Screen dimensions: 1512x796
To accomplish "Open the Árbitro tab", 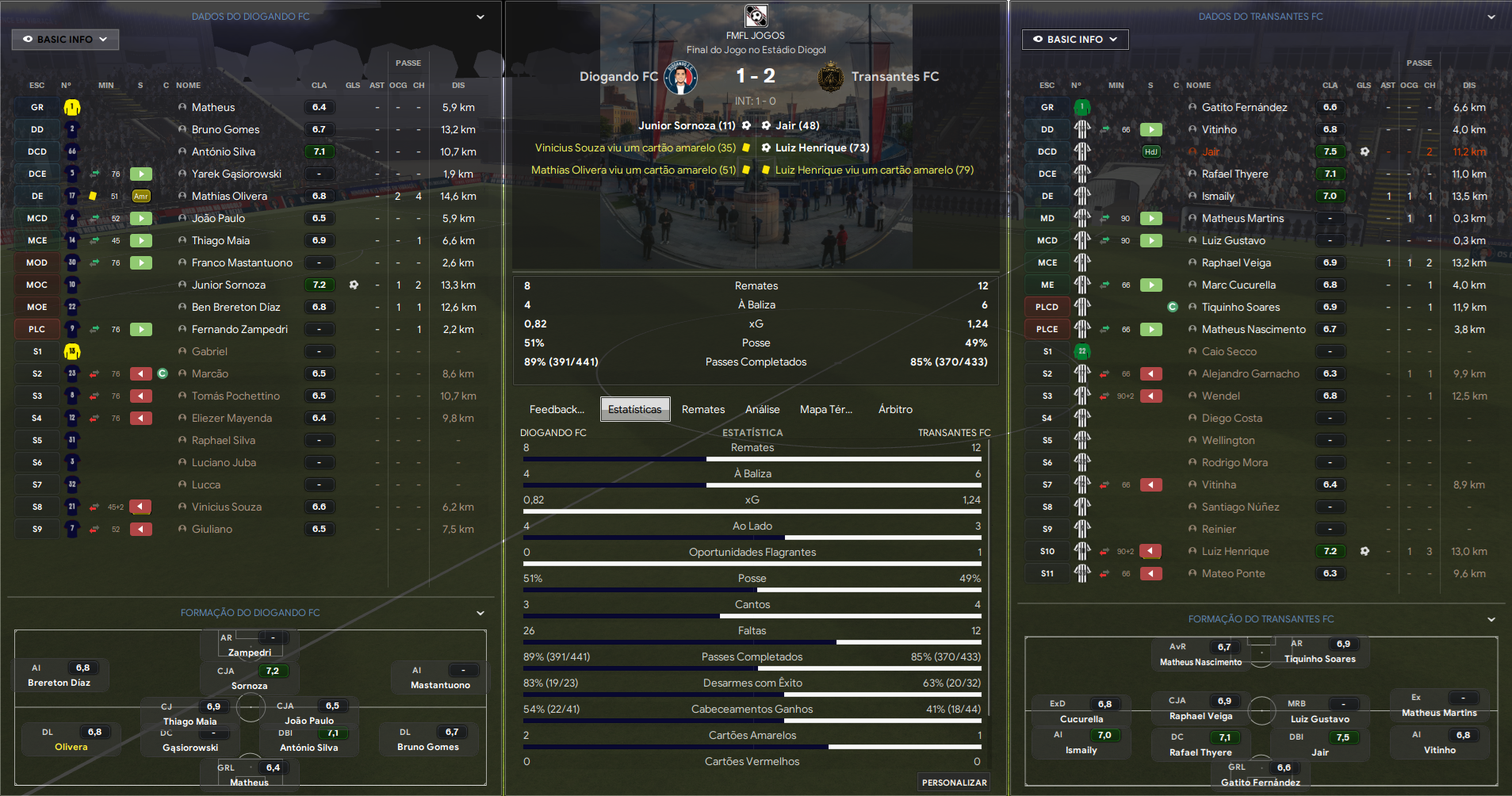I will tap(895, 409).
